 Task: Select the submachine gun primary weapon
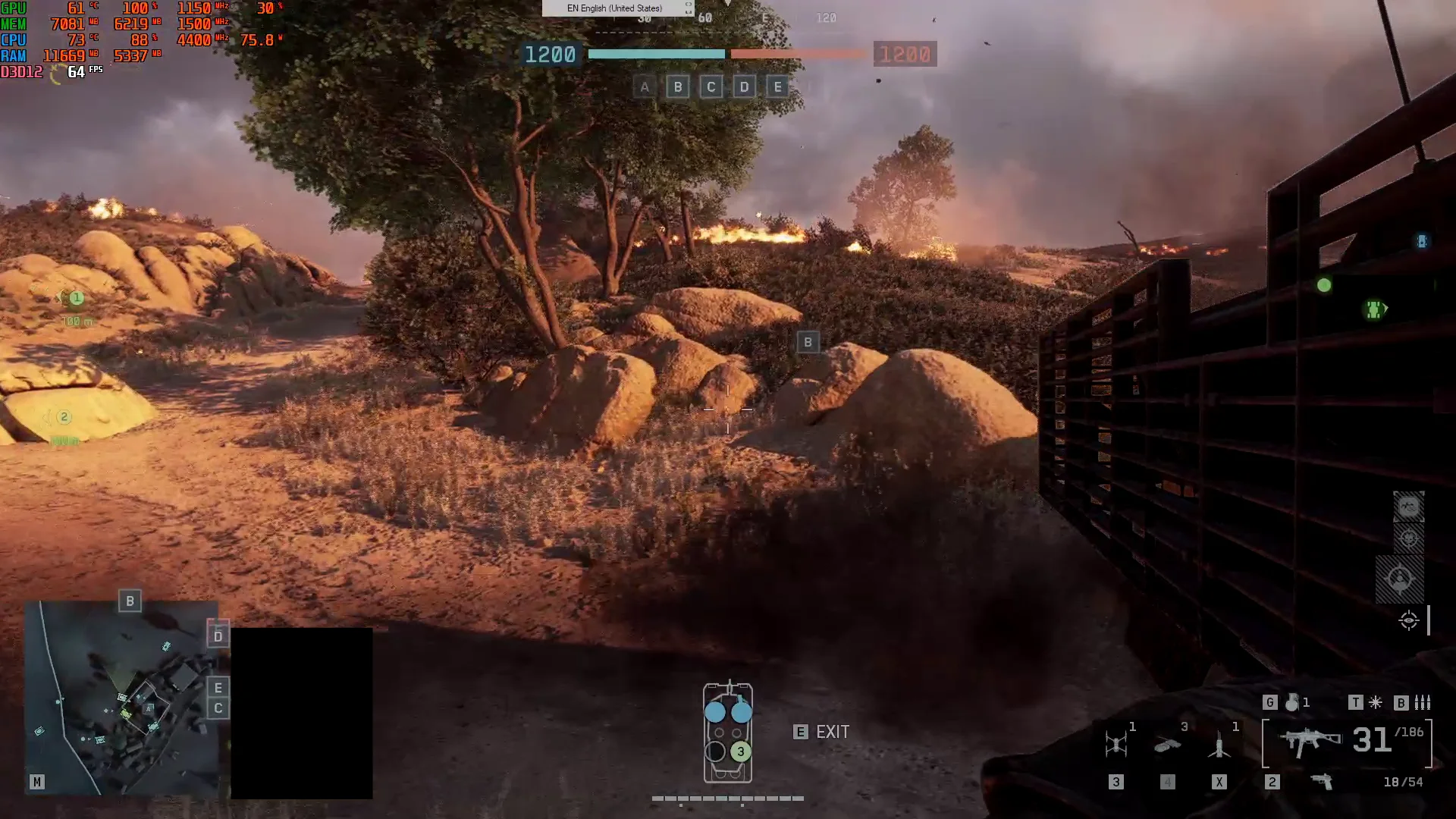point(1310,741)
